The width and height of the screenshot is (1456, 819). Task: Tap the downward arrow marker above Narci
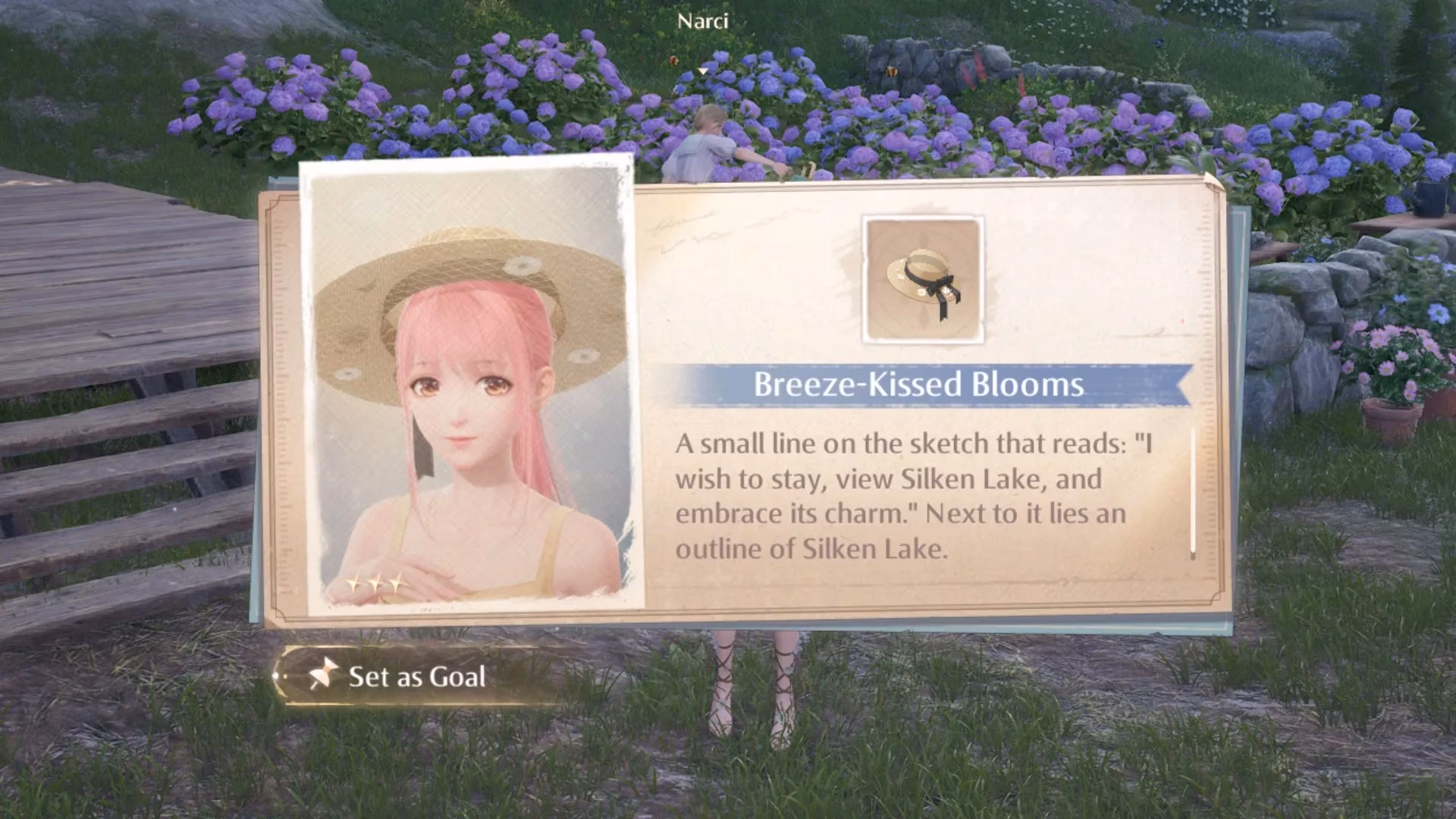point(701,71)
